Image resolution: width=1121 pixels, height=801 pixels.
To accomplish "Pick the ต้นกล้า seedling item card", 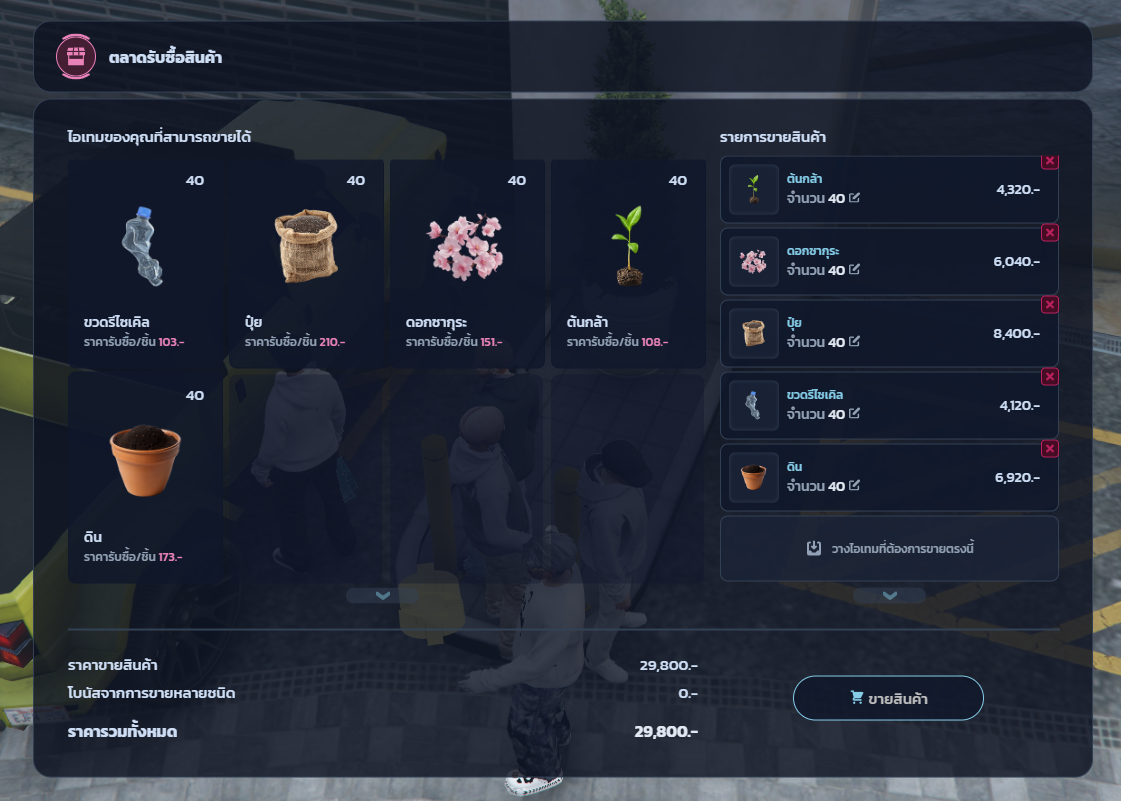I will pos(628,264).
